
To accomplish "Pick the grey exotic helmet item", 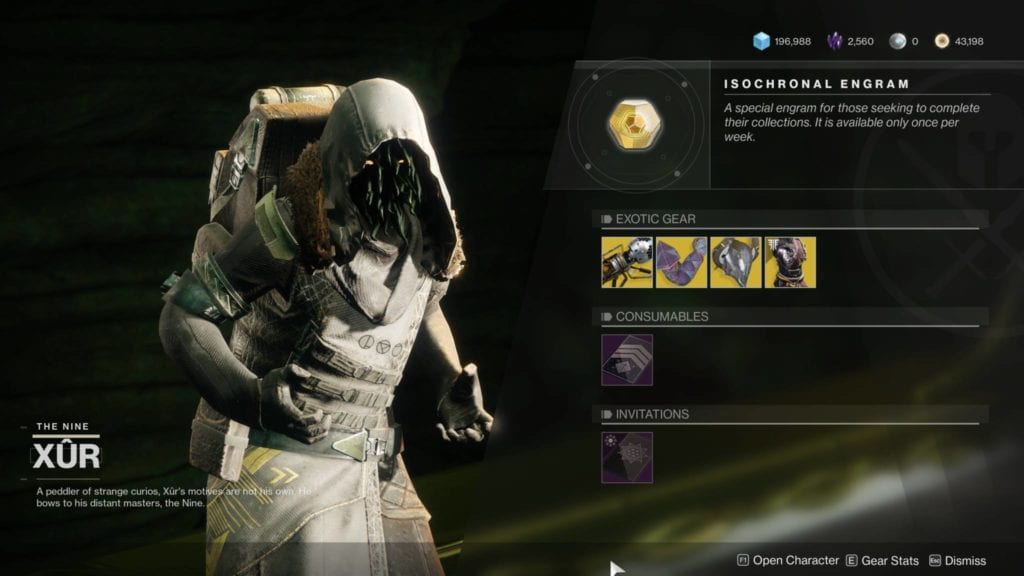I will pos(735,262).
